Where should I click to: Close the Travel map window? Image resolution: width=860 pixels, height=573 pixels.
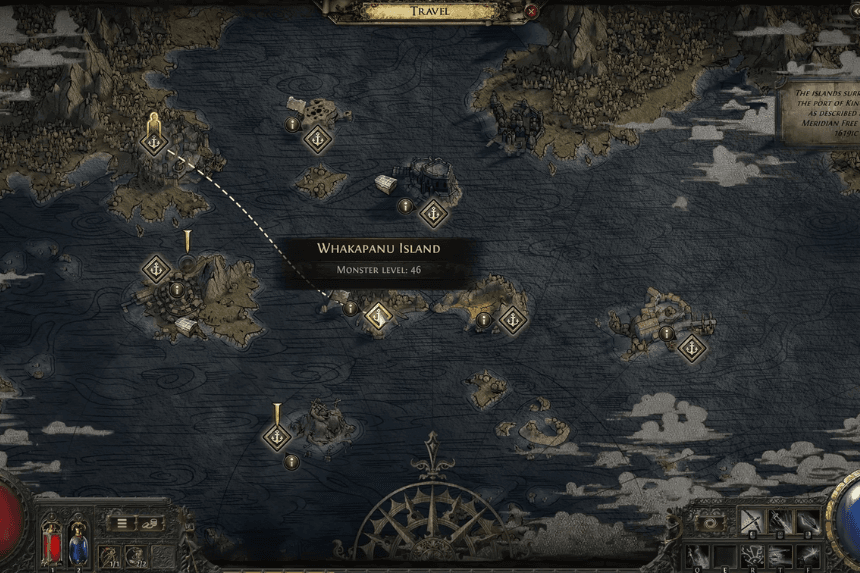pos(532,12)
